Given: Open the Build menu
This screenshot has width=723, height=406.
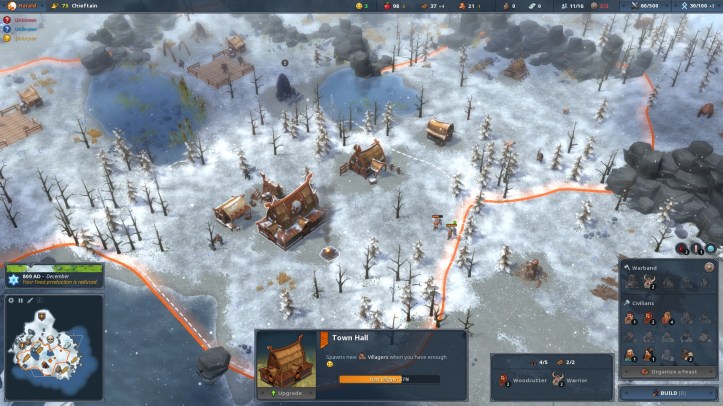Looking at the screenshot, I should 668,393.
